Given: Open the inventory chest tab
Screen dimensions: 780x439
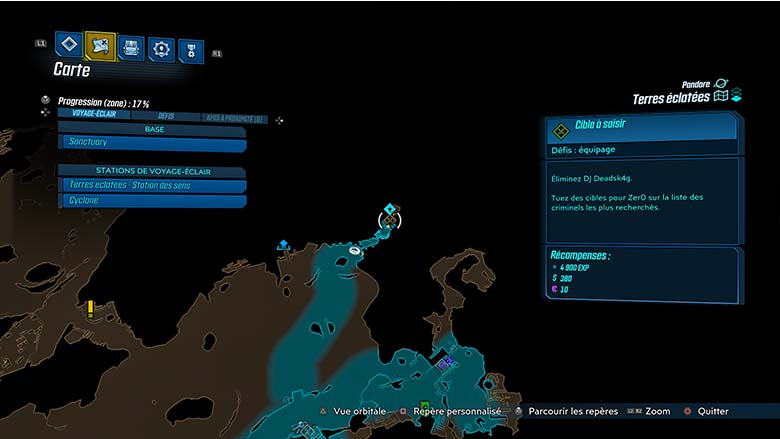Looking at the screenshot, I should (131, 47).
